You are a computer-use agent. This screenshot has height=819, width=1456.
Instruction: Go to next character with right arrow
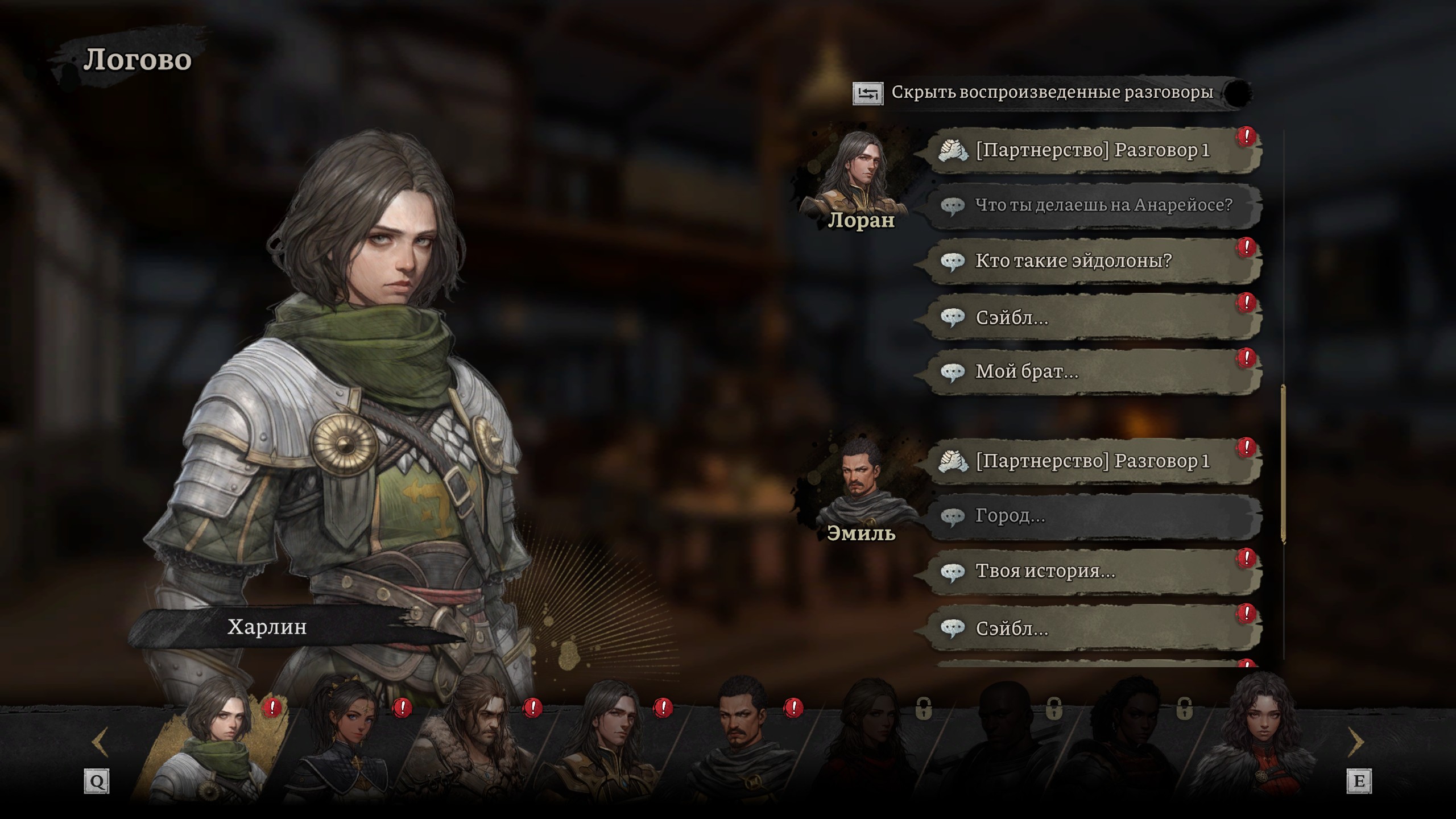[x=1356, y=742]
